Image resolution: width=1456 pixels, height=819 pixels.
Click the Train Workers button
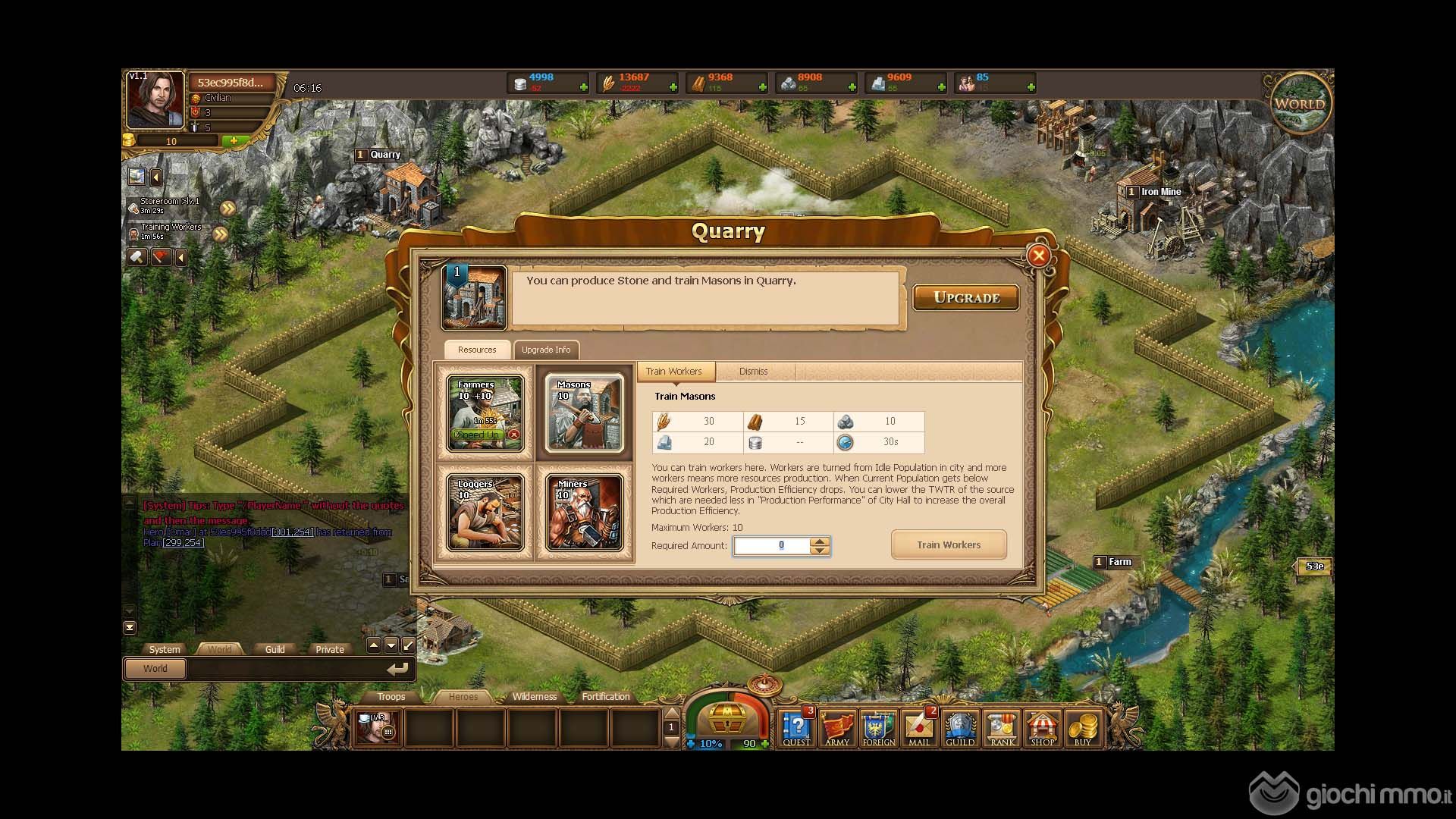(948, 544)
